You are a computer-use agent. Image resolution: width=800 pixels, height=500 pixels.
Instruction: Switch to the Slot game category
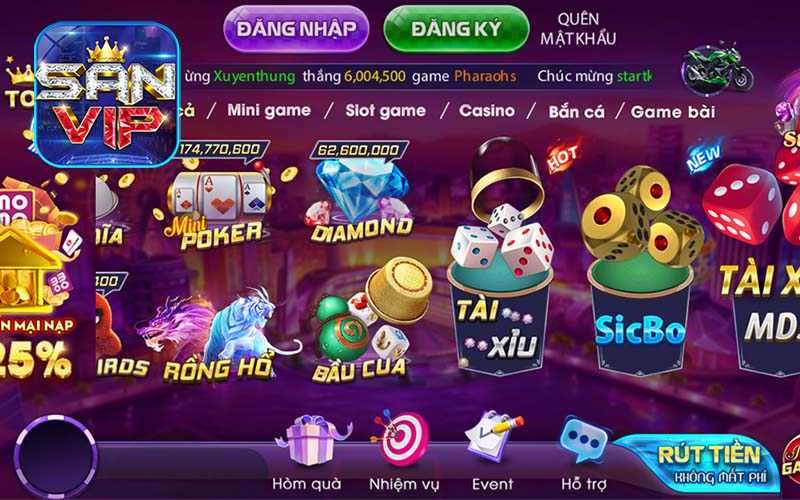385,110
